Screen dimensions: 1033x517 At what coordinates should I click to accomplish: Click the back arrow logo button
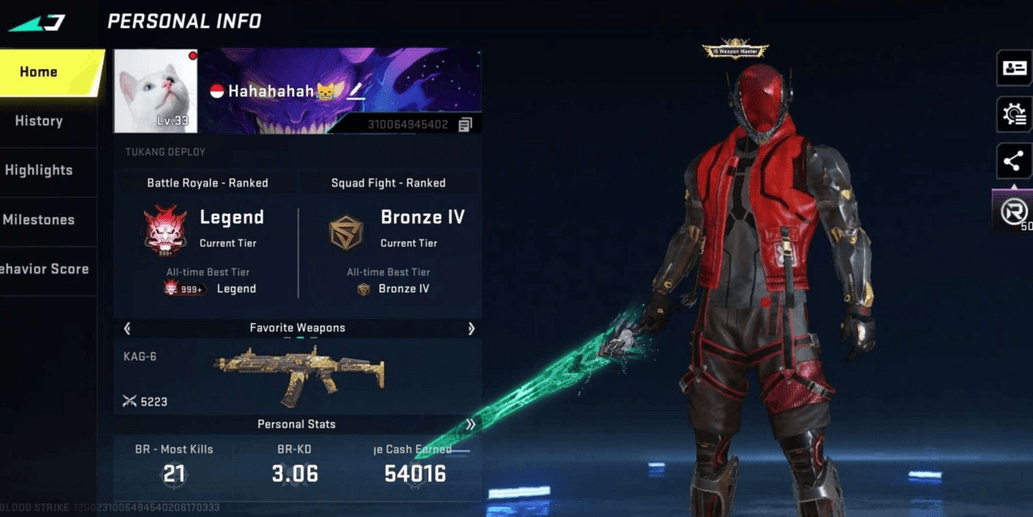(37, 22)
